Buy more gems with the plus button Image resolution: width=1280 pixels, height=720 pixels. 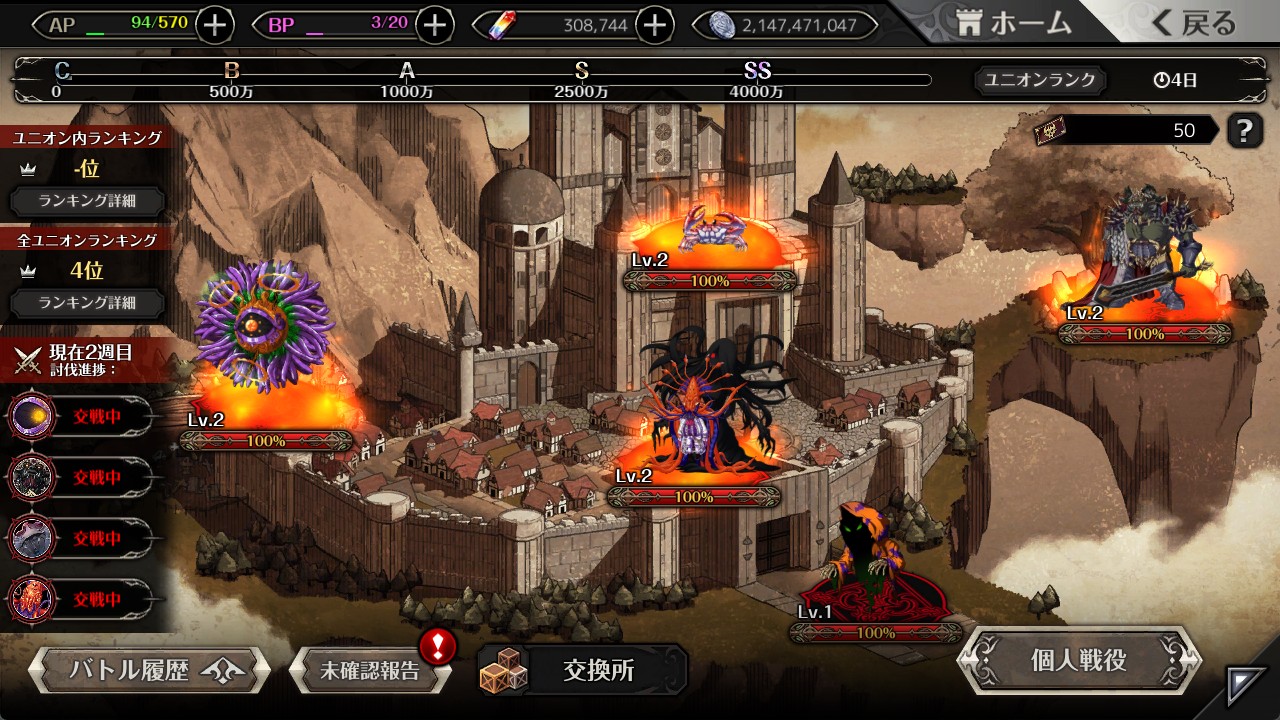(x=654, y=25)
